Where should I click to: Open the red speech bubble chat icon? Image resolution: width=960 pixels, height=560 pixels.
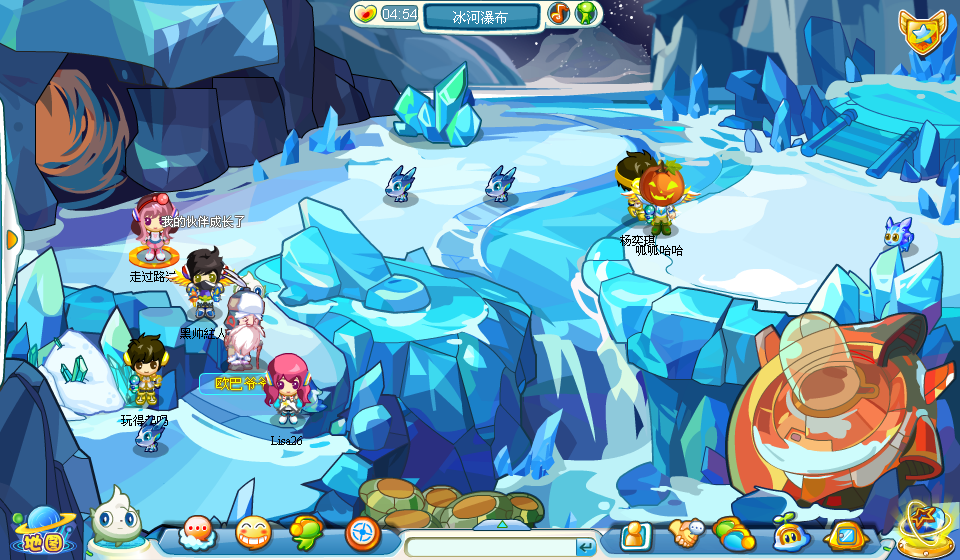[197, 534]
